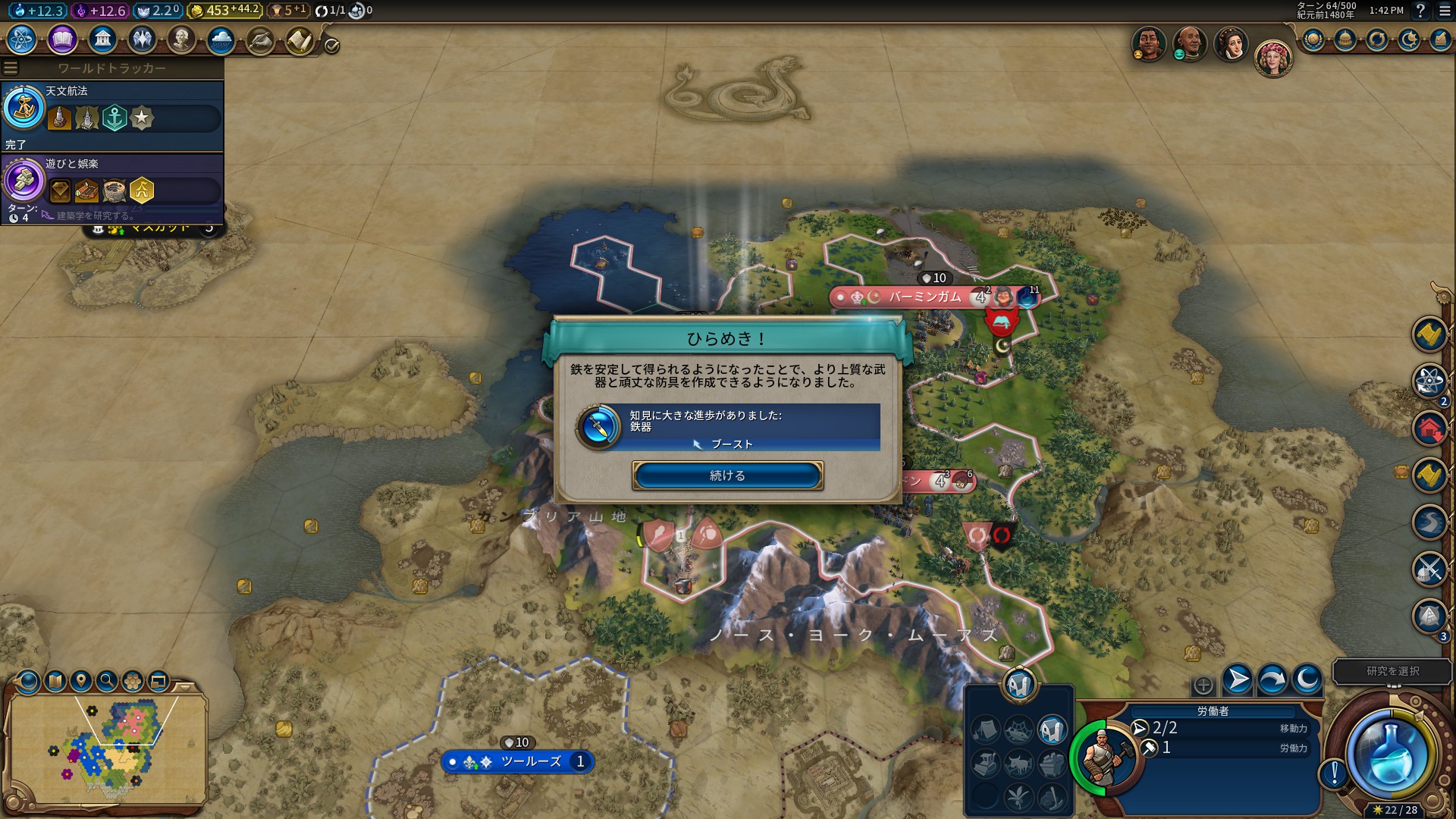Screen dimensions: 1456x819
Task: Select the 天文航法 research tracker entry
Action: tap(112, 115)
